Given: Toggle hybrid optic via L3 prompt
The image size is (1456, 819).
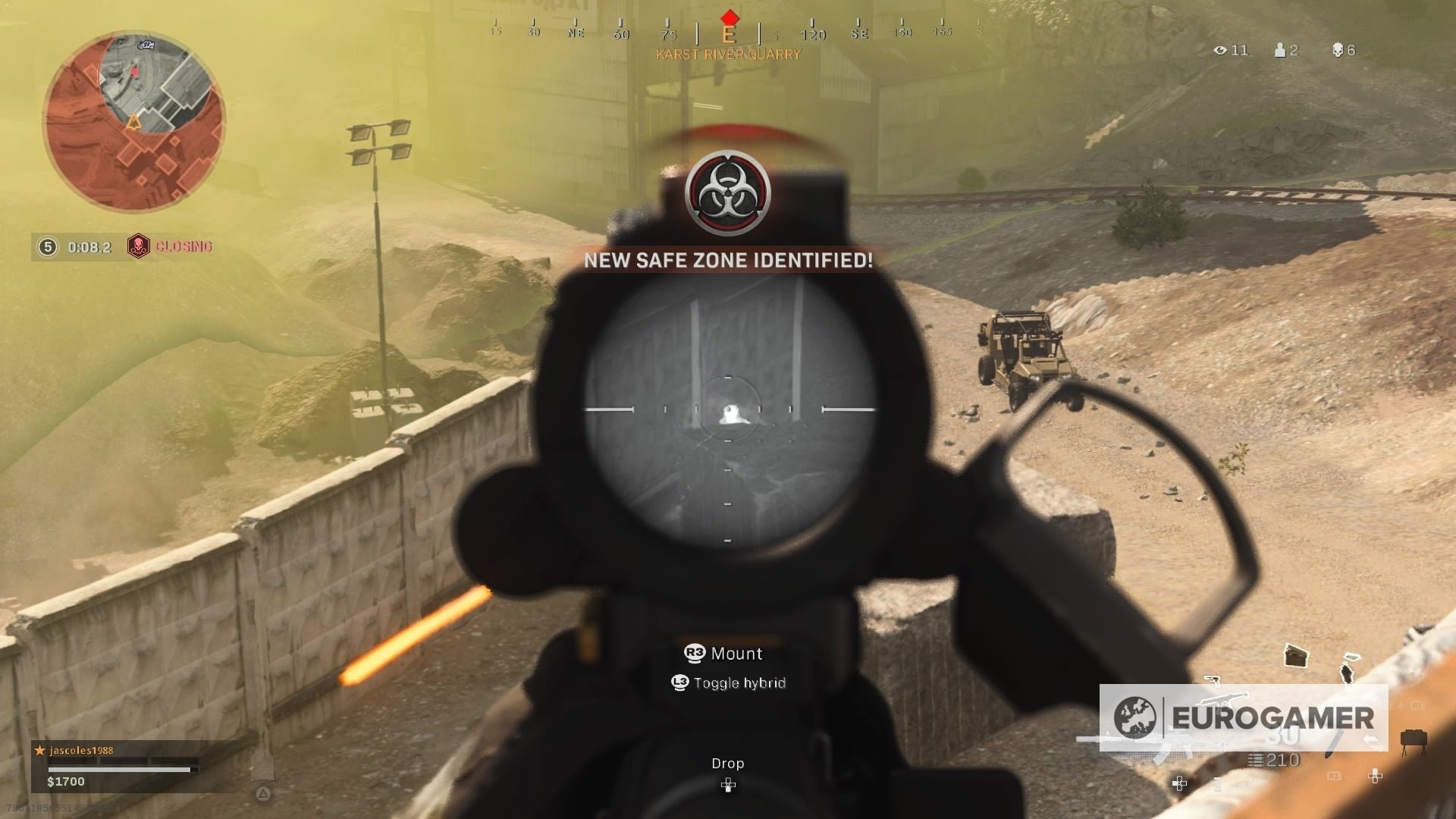Looking at the screenshot, I should point(728,682).
